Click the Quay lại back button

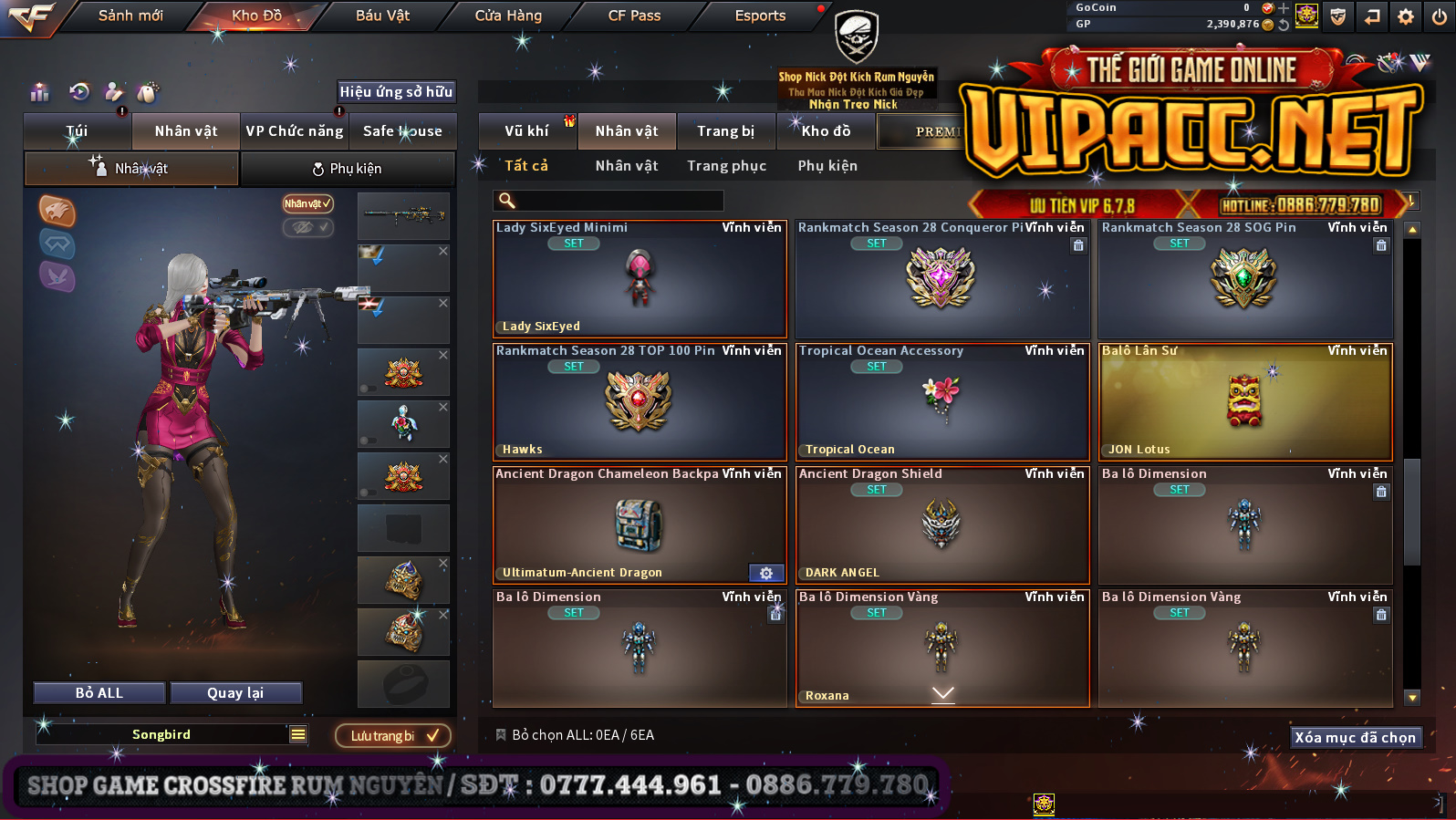click(x=235, y=693)
